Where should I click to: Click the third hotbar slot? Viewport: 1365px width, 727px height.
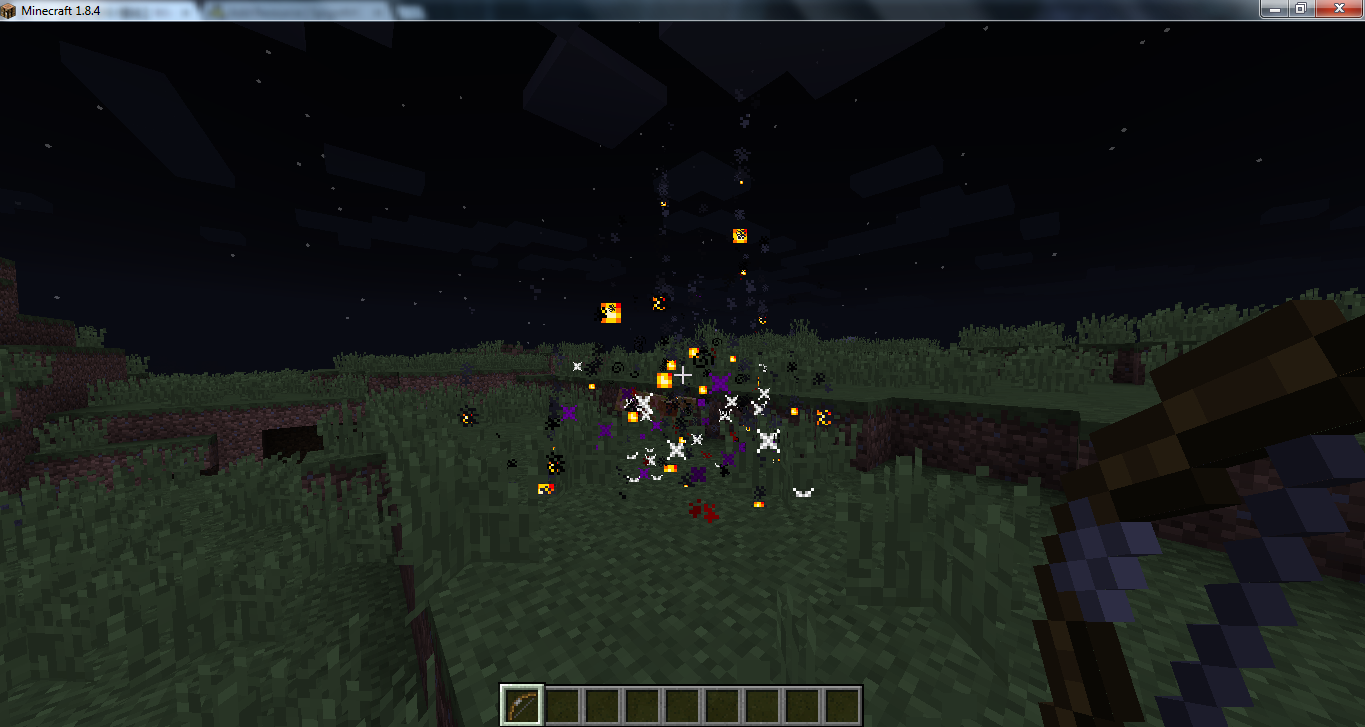[x=601, y=705]
